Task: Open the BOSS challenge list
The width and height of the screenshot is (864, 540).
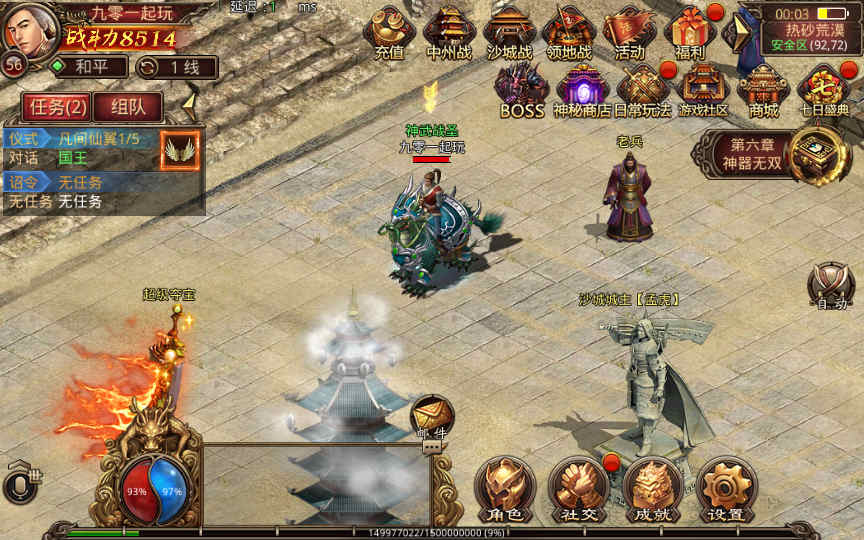Action: pos(522,90)
